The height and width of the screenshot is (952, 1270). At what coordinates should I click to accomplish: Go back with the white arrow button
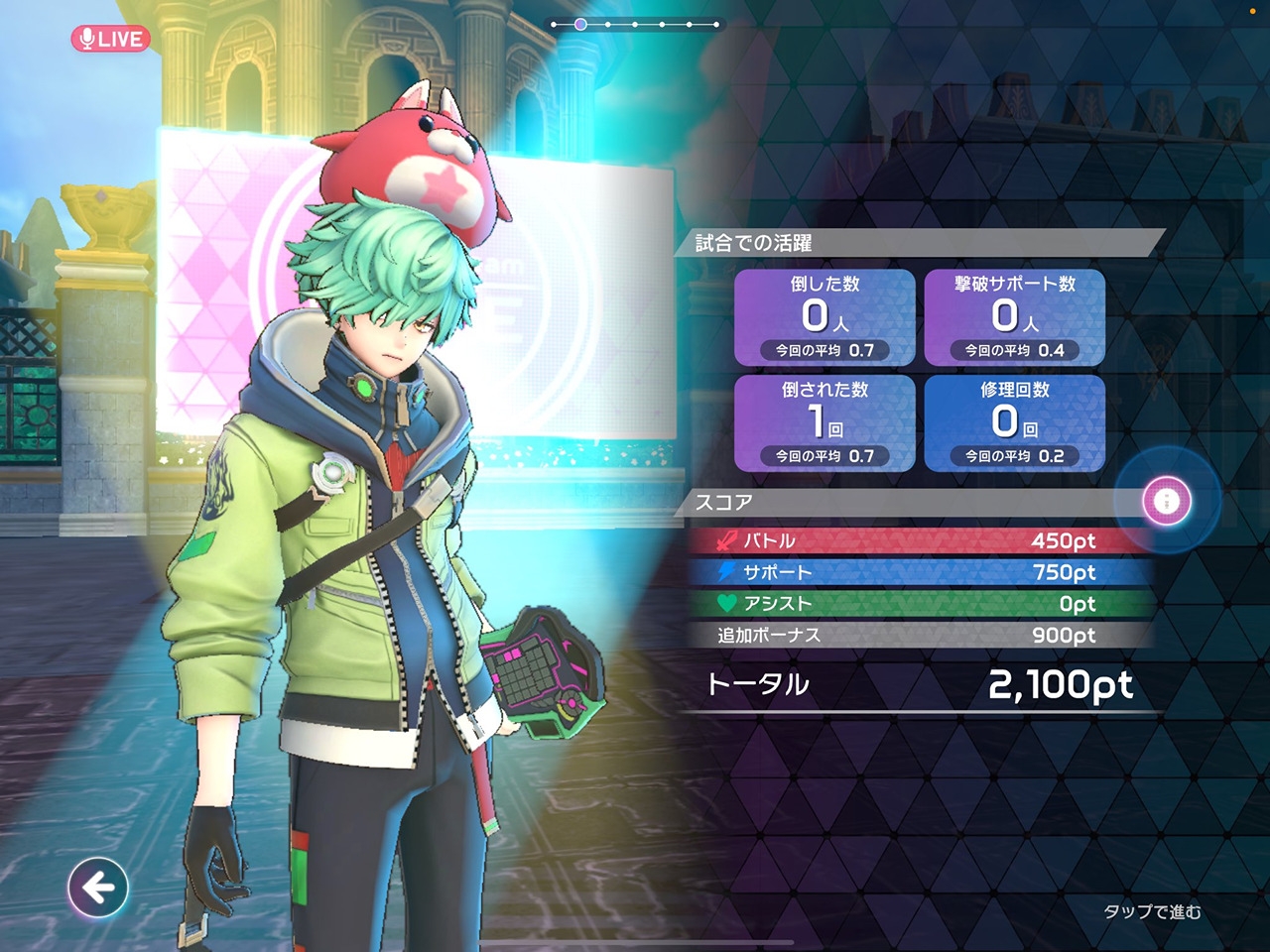coord(98,887)
